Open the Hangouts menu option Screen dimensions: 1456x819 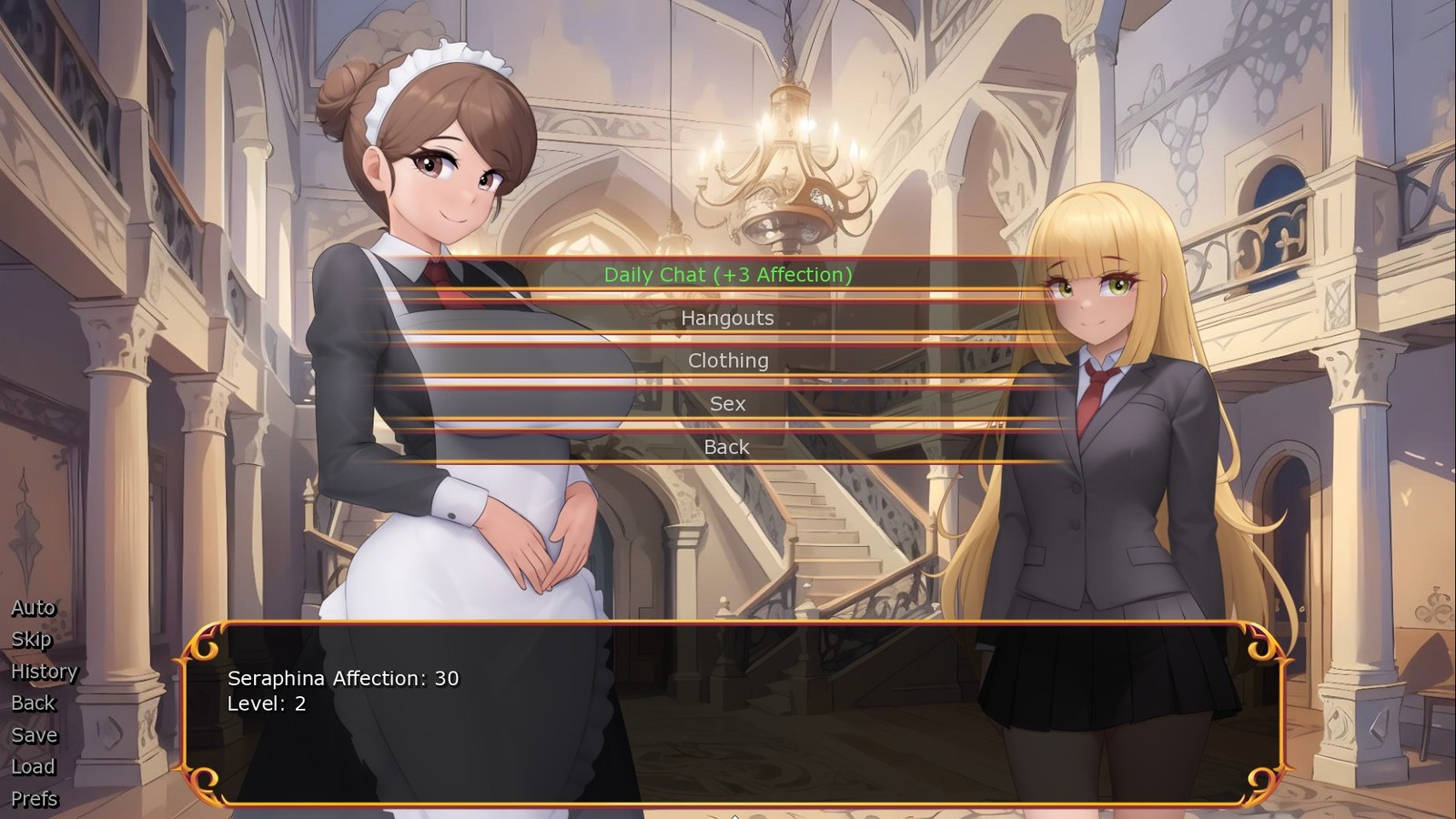tap(728, 318)
